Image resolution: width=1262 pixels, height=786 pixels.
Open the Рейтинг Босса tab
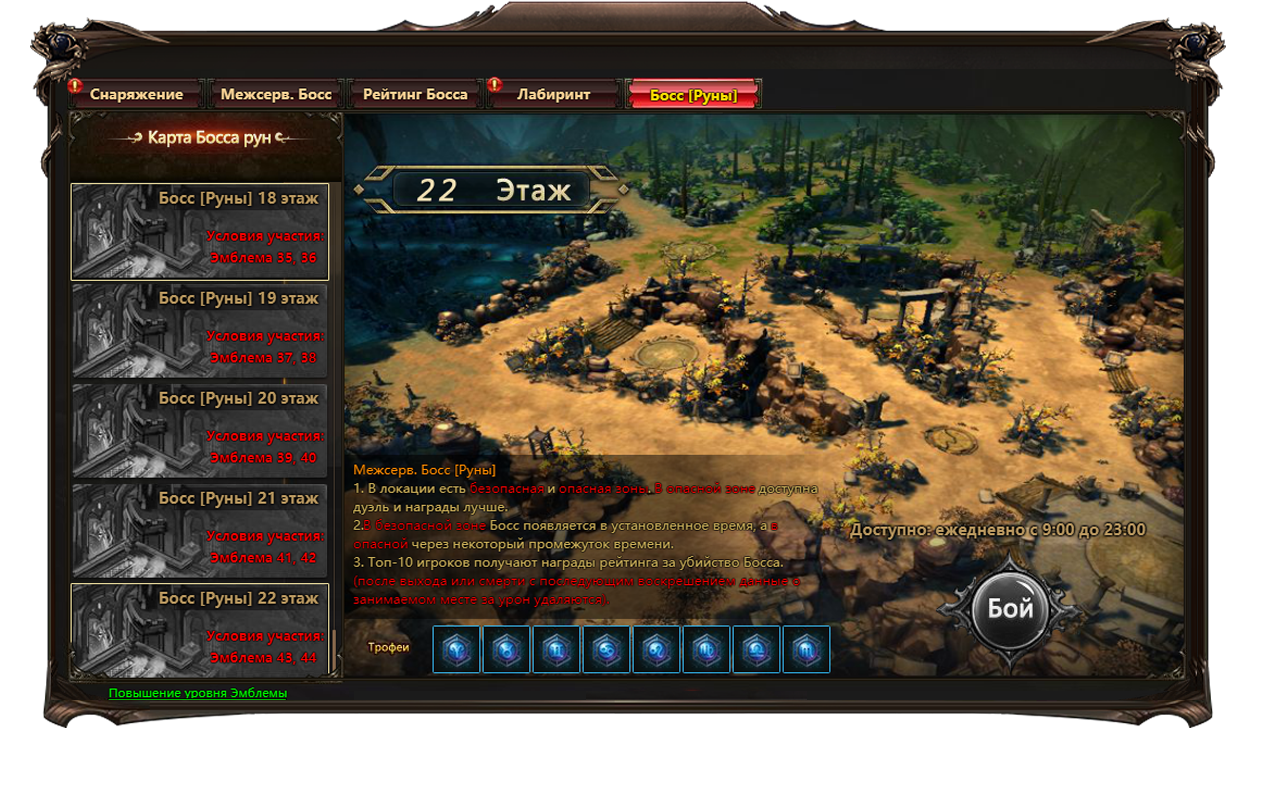tap(415, 95)
